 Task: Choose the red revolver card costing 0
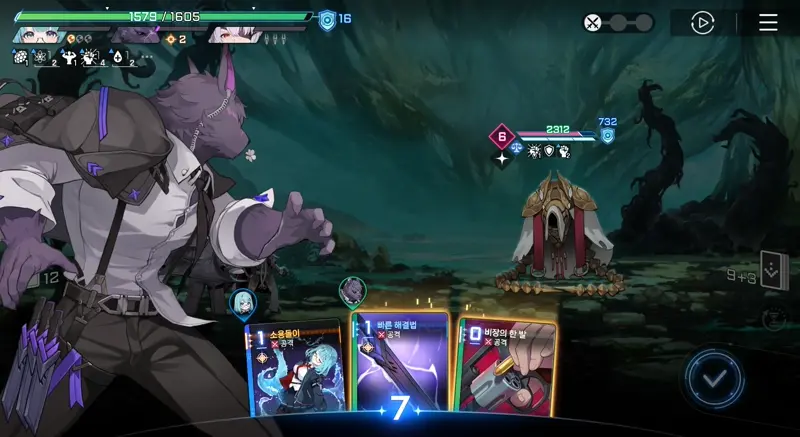(506, 365)
